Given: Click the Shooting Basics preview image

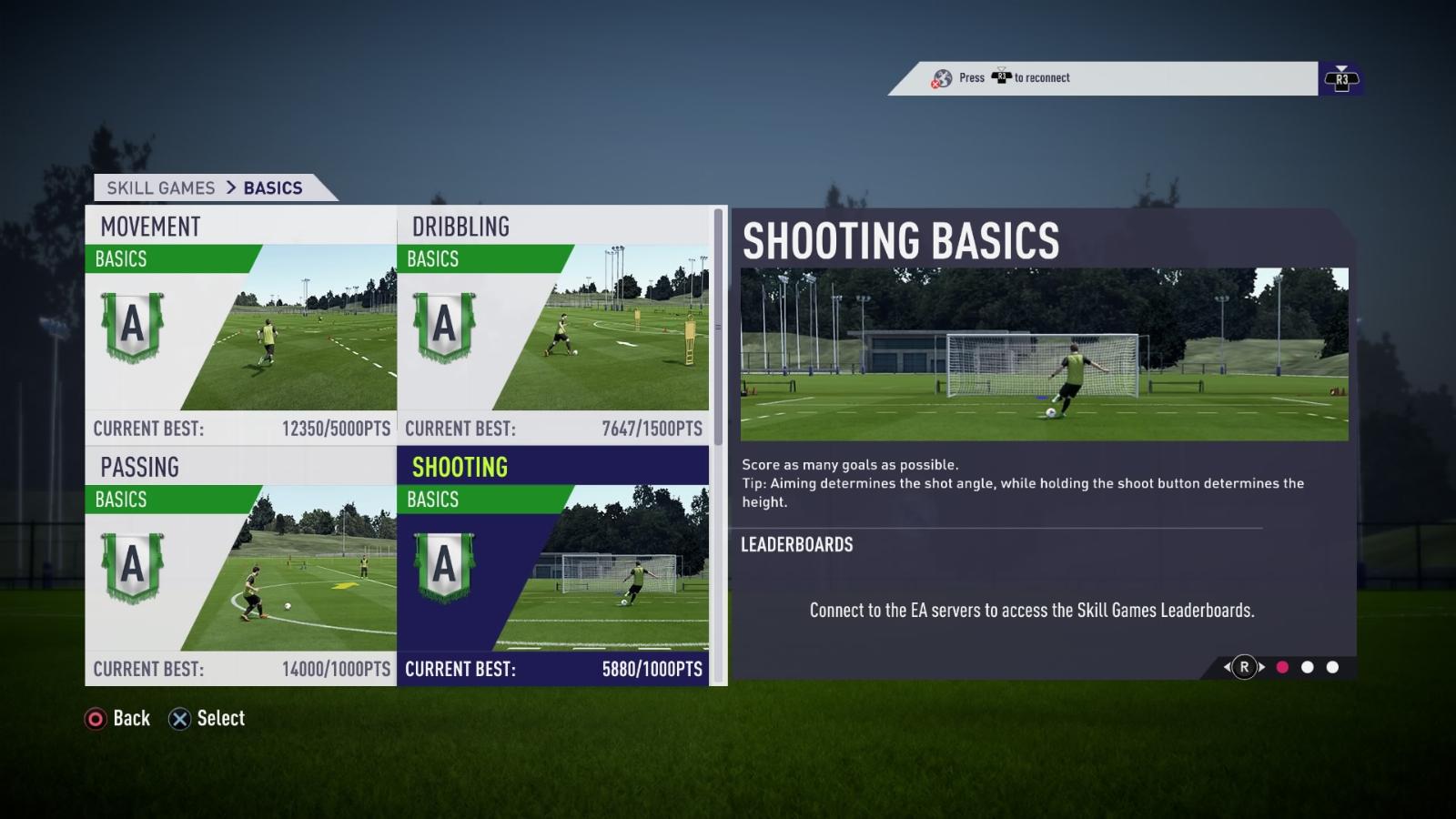Looking at the screenshot, I should pos(1044,354).
